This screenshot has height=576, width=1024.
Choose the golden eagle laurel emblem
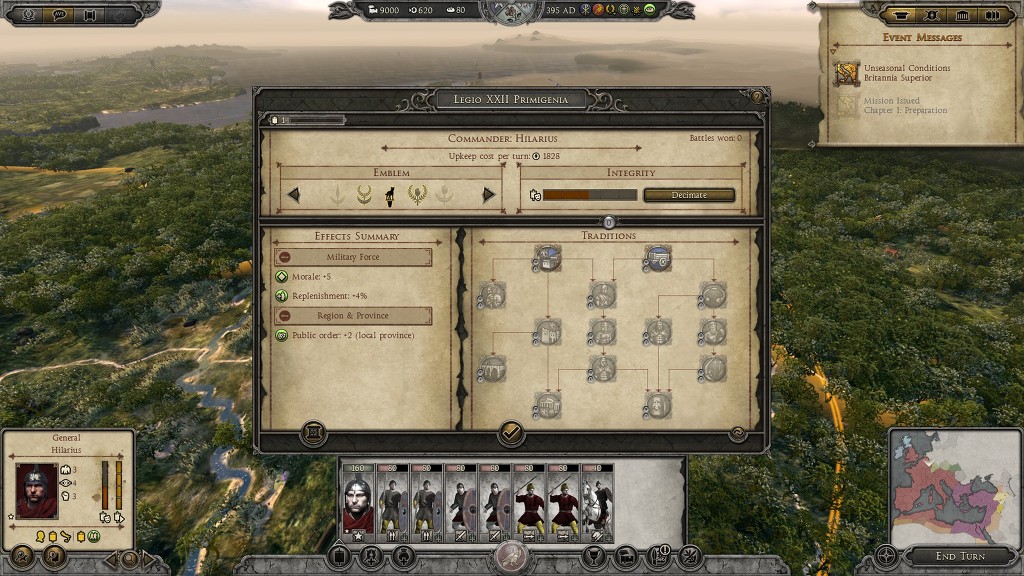click(x=416, y=195)
